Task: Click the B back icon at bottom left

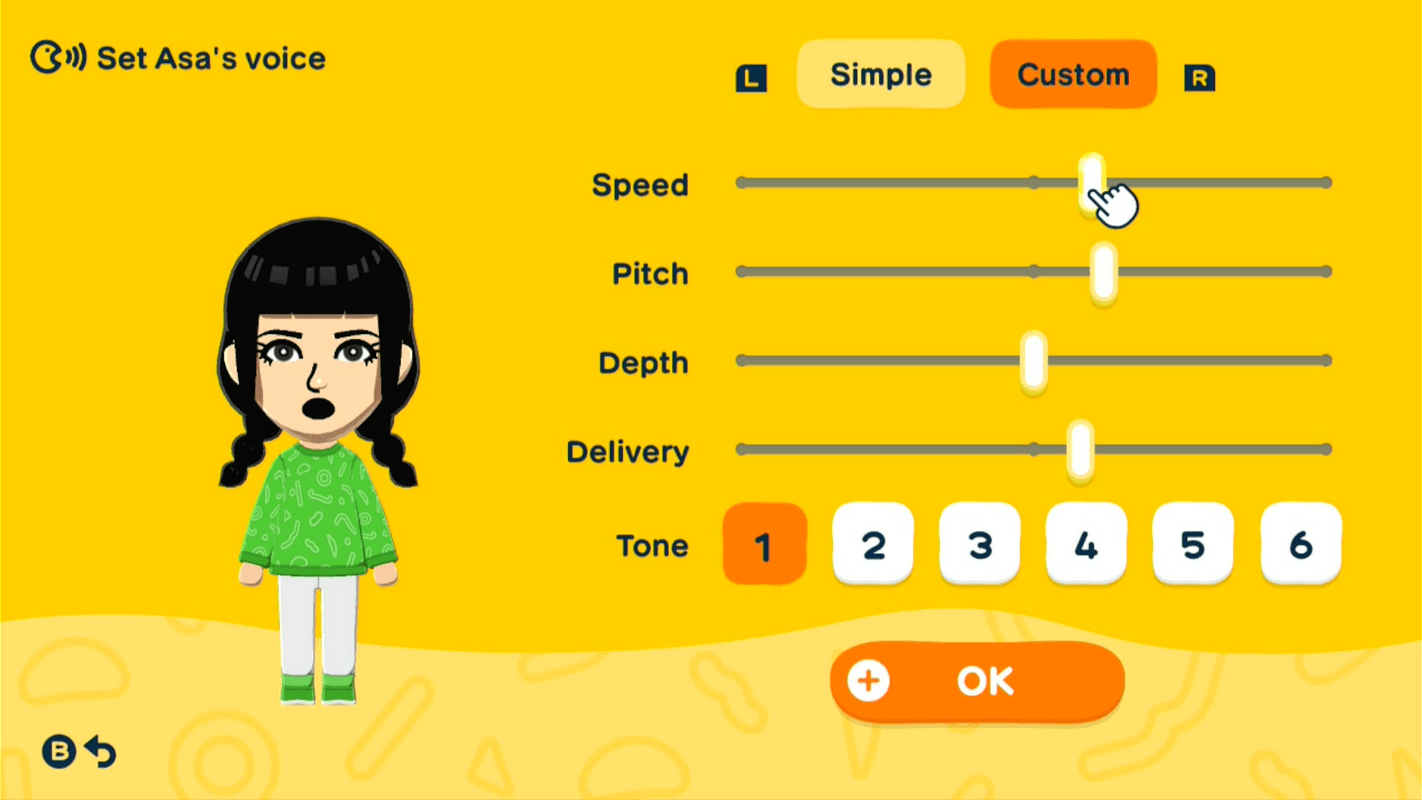Action: point(61,752)
